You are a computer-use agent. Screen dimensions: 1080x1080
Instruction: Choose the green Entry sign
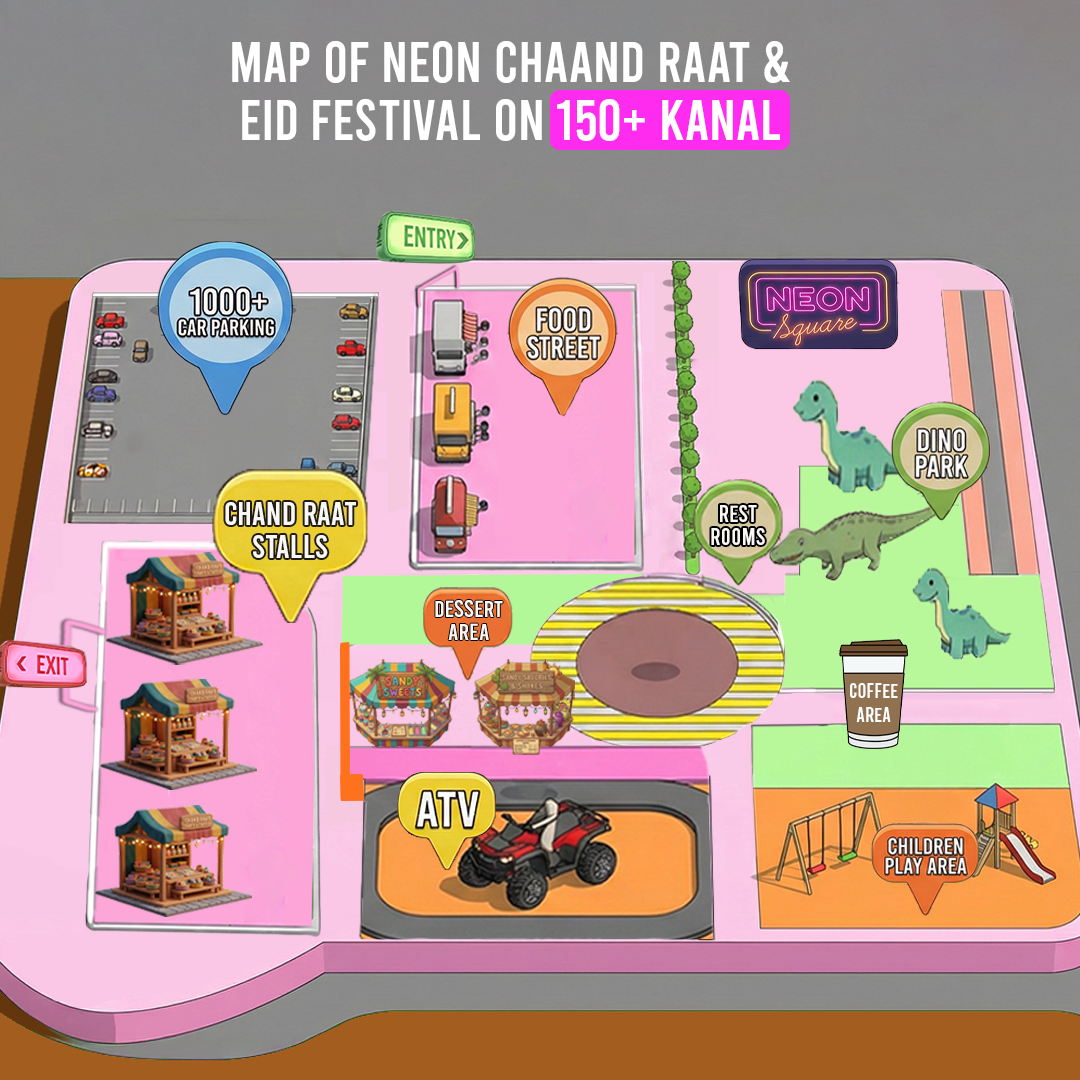(426, 238)
